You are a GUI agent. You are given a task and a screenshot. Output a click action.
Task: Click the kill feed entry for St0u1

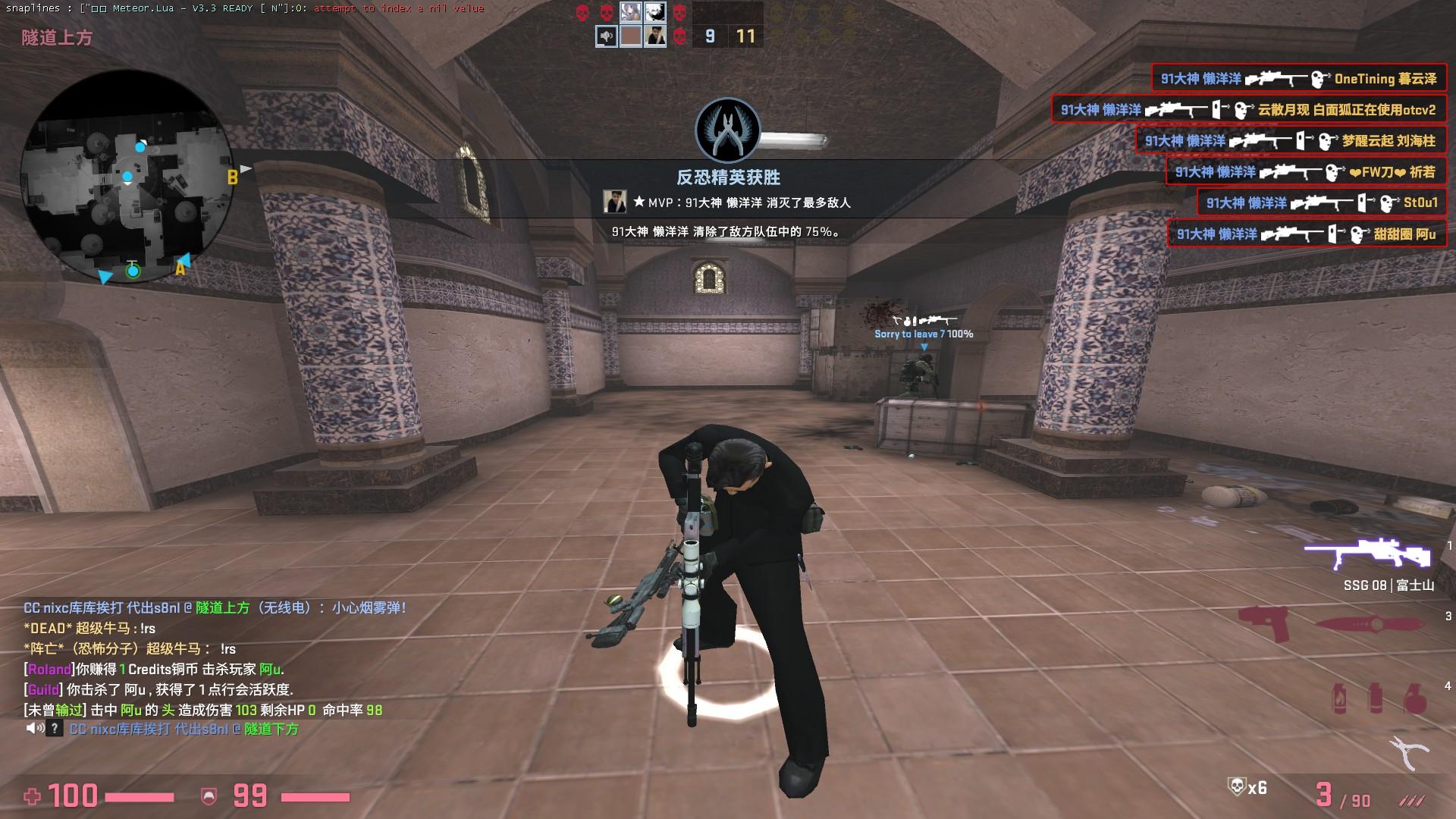point(1321,202)
